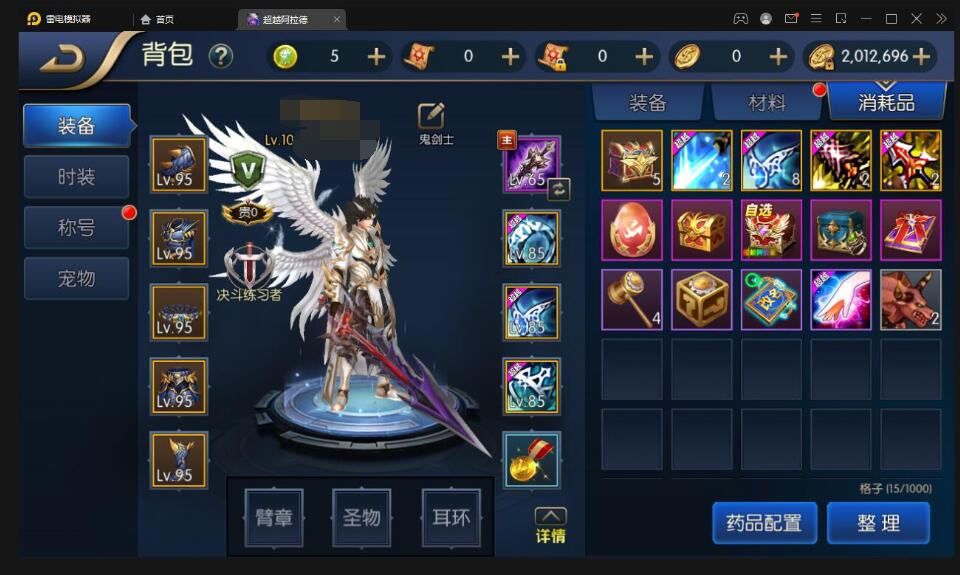Select the 耳环 earring slot
This screenshot has height=575, width=960.
[x=451, y=518]
